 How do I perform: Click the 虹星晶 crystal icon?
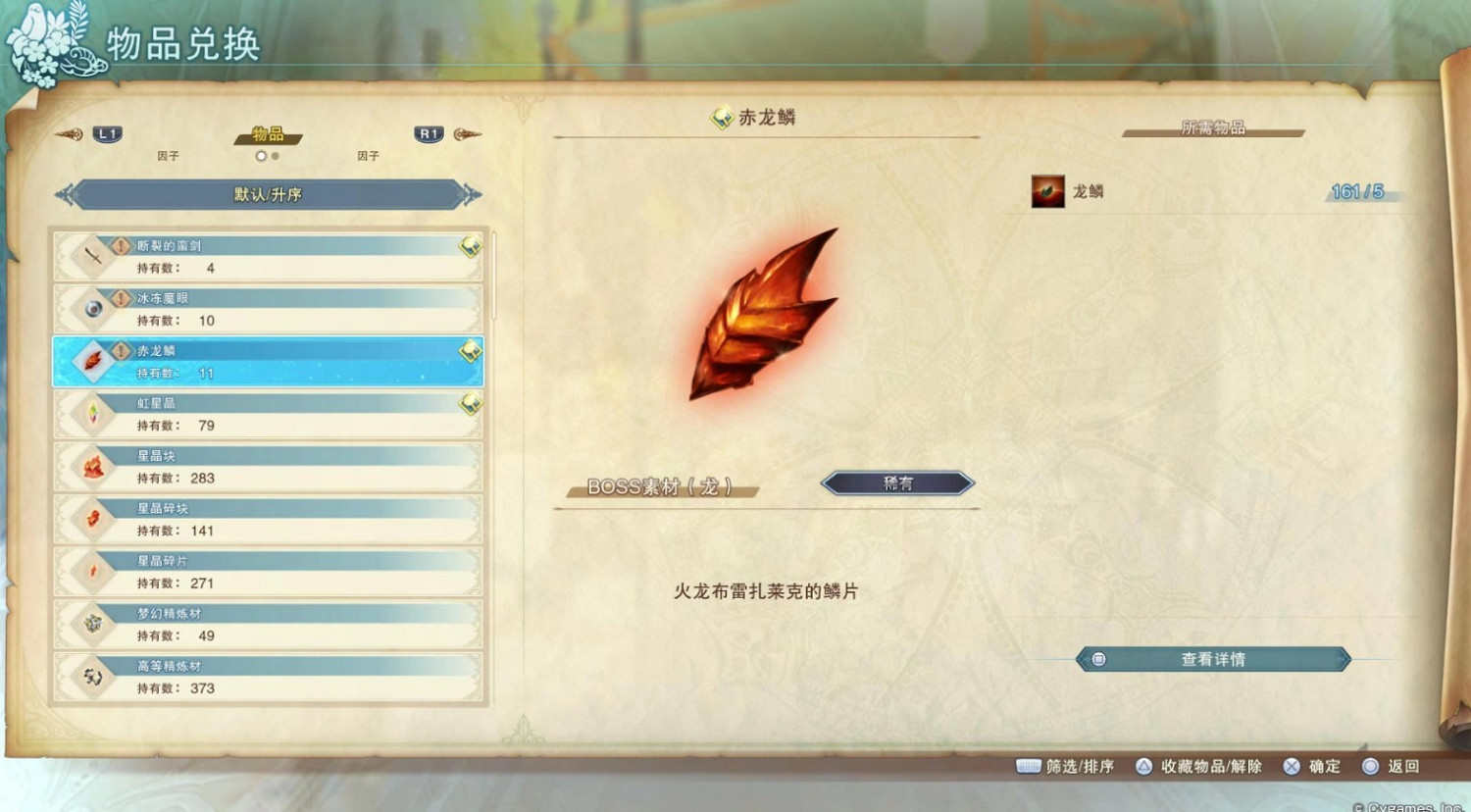pyautogui.click(x=93, y=412)
